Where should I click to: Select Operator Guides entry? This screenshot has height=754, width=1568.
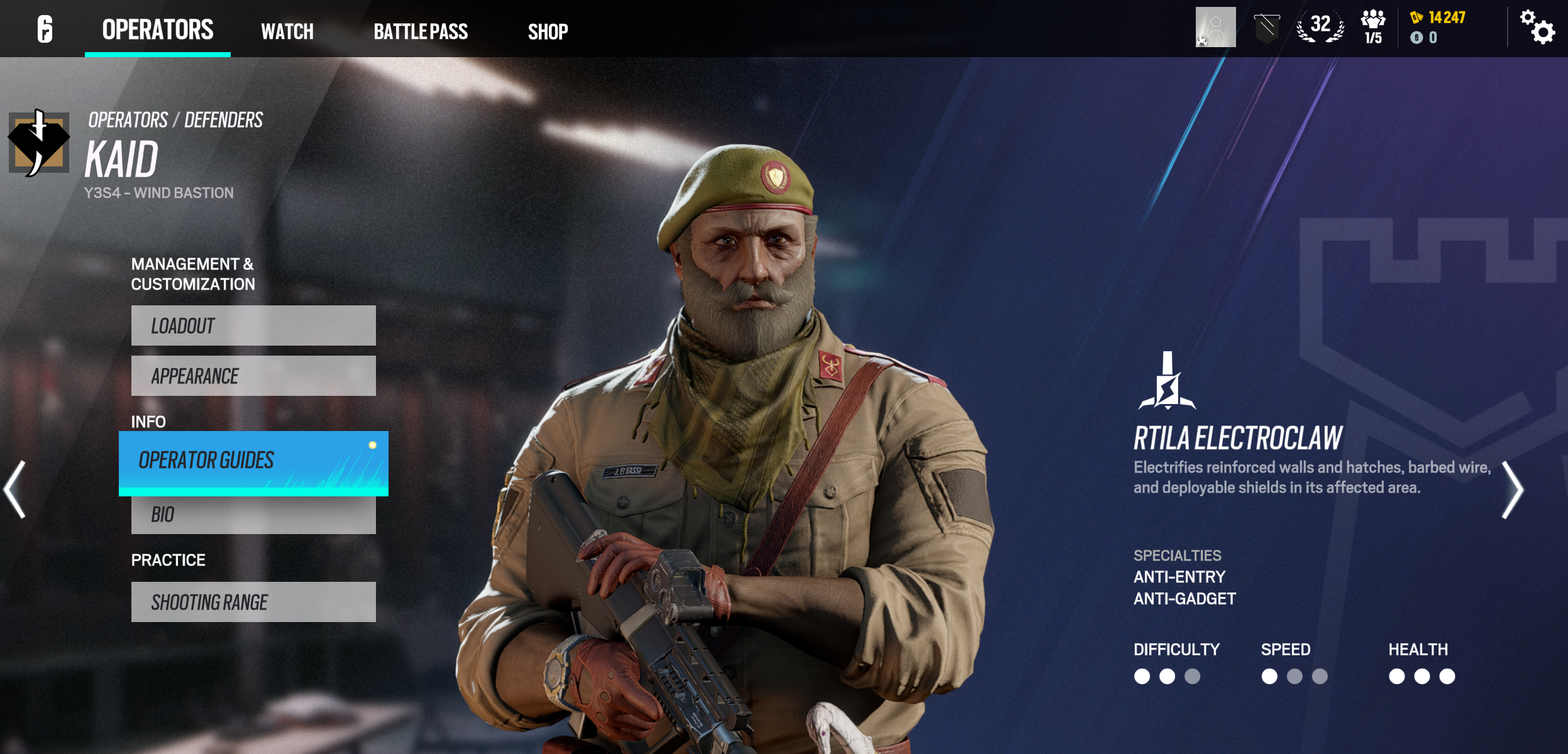[253, 462]
